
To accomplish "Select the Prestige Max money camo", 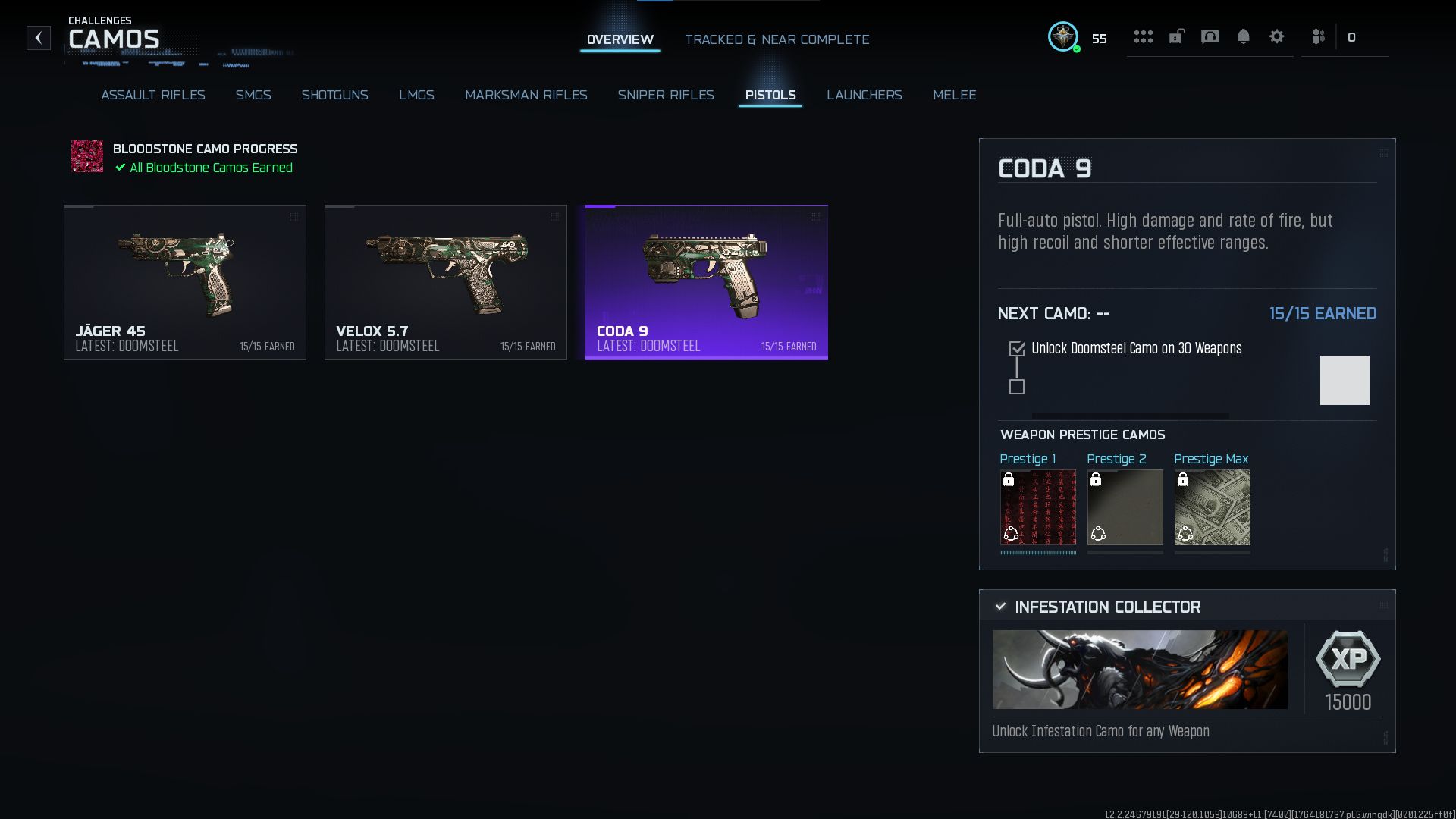I will click(1212, 507).
